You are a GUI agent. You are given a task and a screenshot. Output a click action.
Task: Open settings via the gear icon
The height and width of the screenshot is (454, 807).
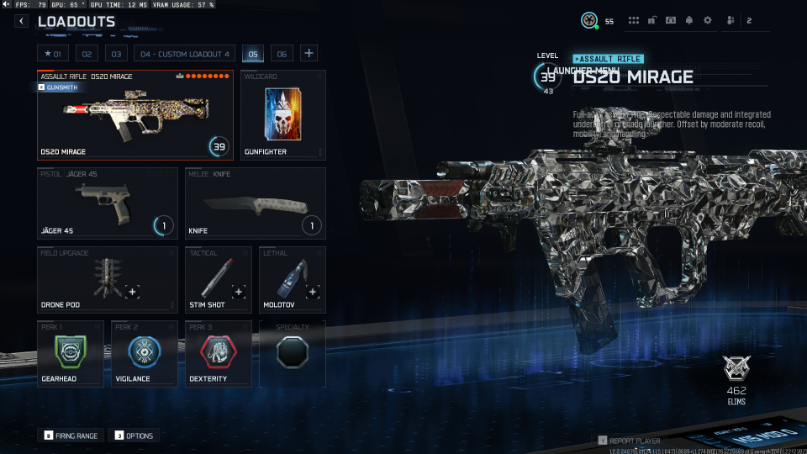(707, 20)
